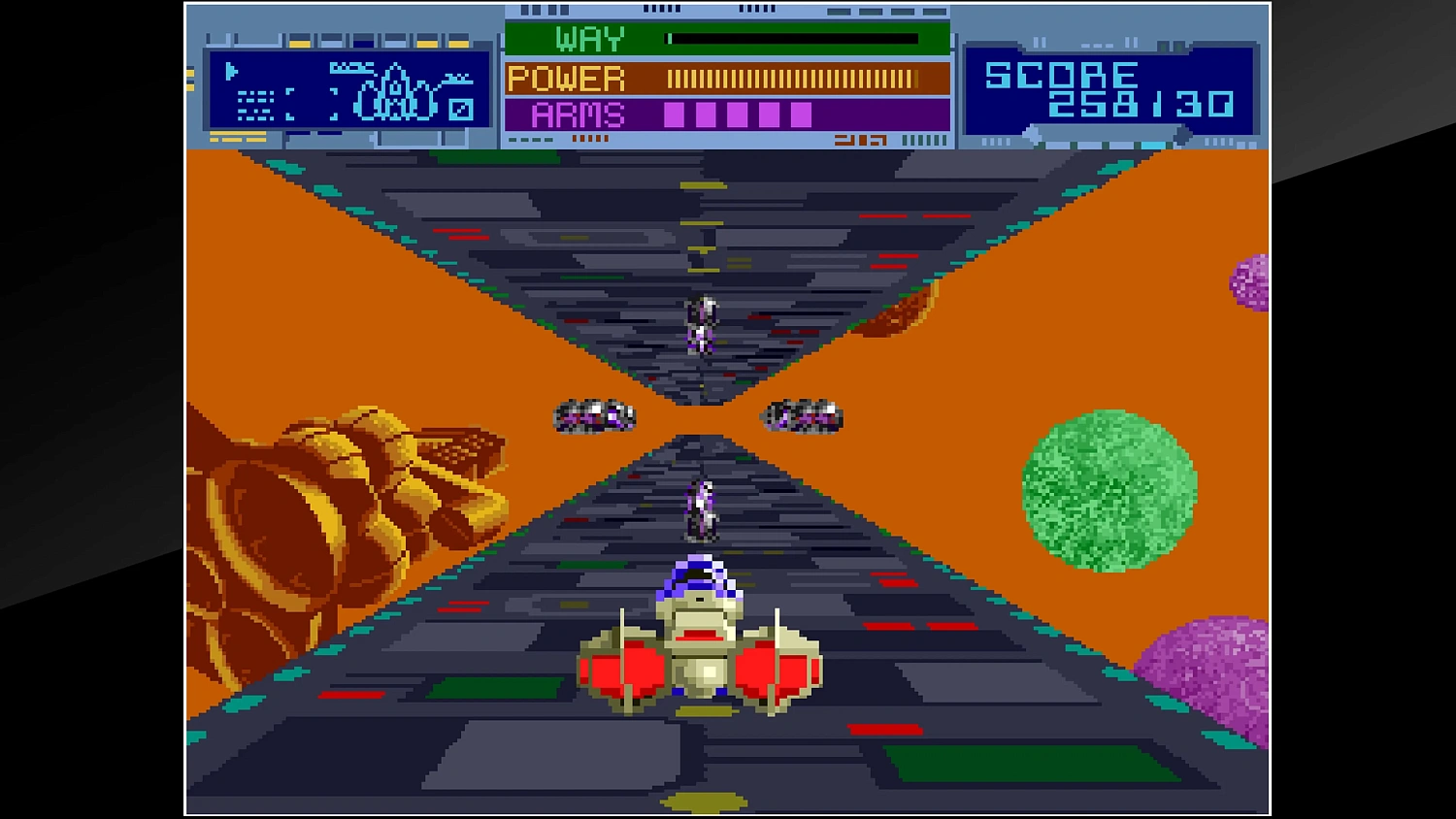The height and width of the screenshot is (819, 1456).
Task: Click the orange POWER gauge bar
Action: point(792,78)
